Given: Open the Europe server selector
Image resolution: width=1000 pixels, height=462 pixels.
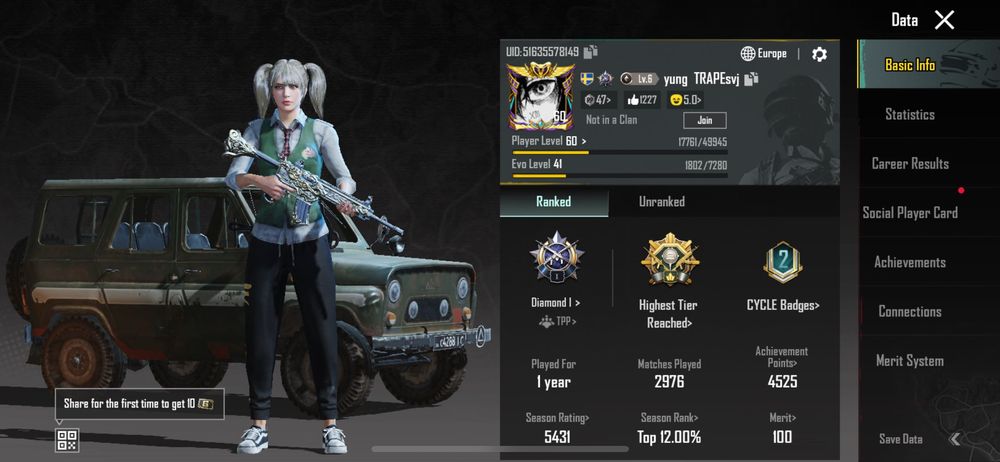Looking at the screenshot, I should pos(764,54).
